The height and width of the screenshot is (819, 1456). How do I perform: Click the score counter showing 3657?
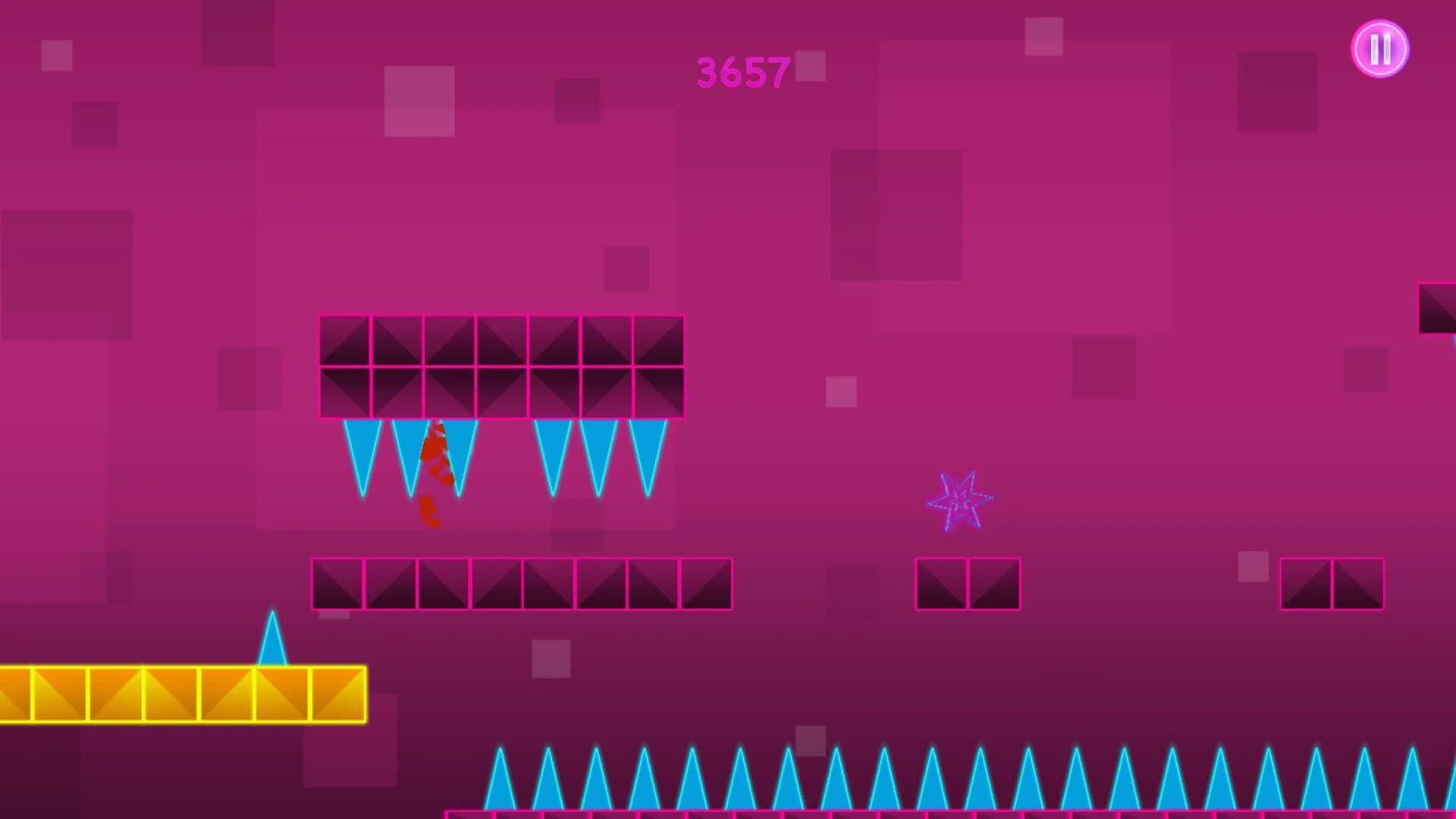(743, 72)
